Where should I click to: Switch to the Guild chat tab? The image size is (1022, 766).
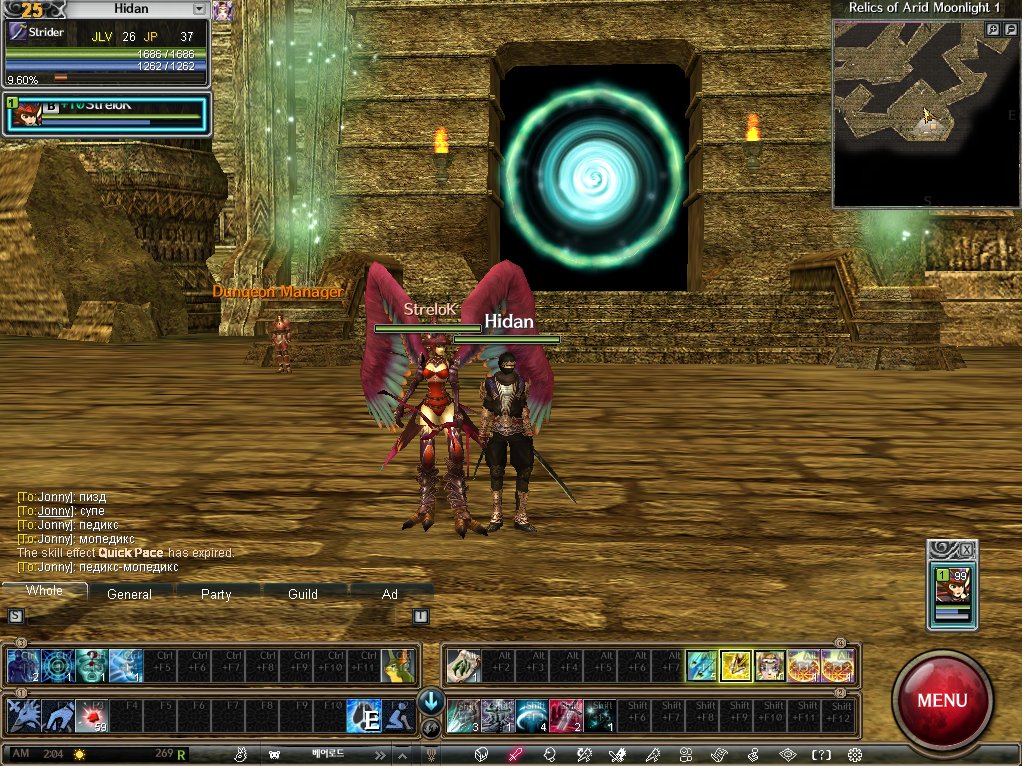(x=303, y=594)
